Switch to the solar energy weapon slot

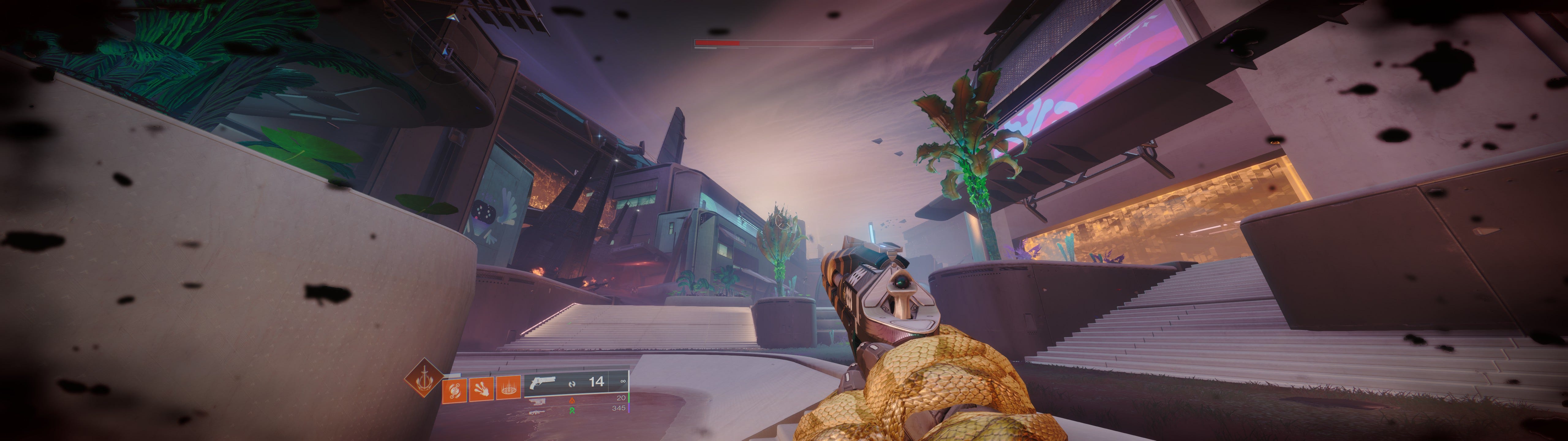571,400
